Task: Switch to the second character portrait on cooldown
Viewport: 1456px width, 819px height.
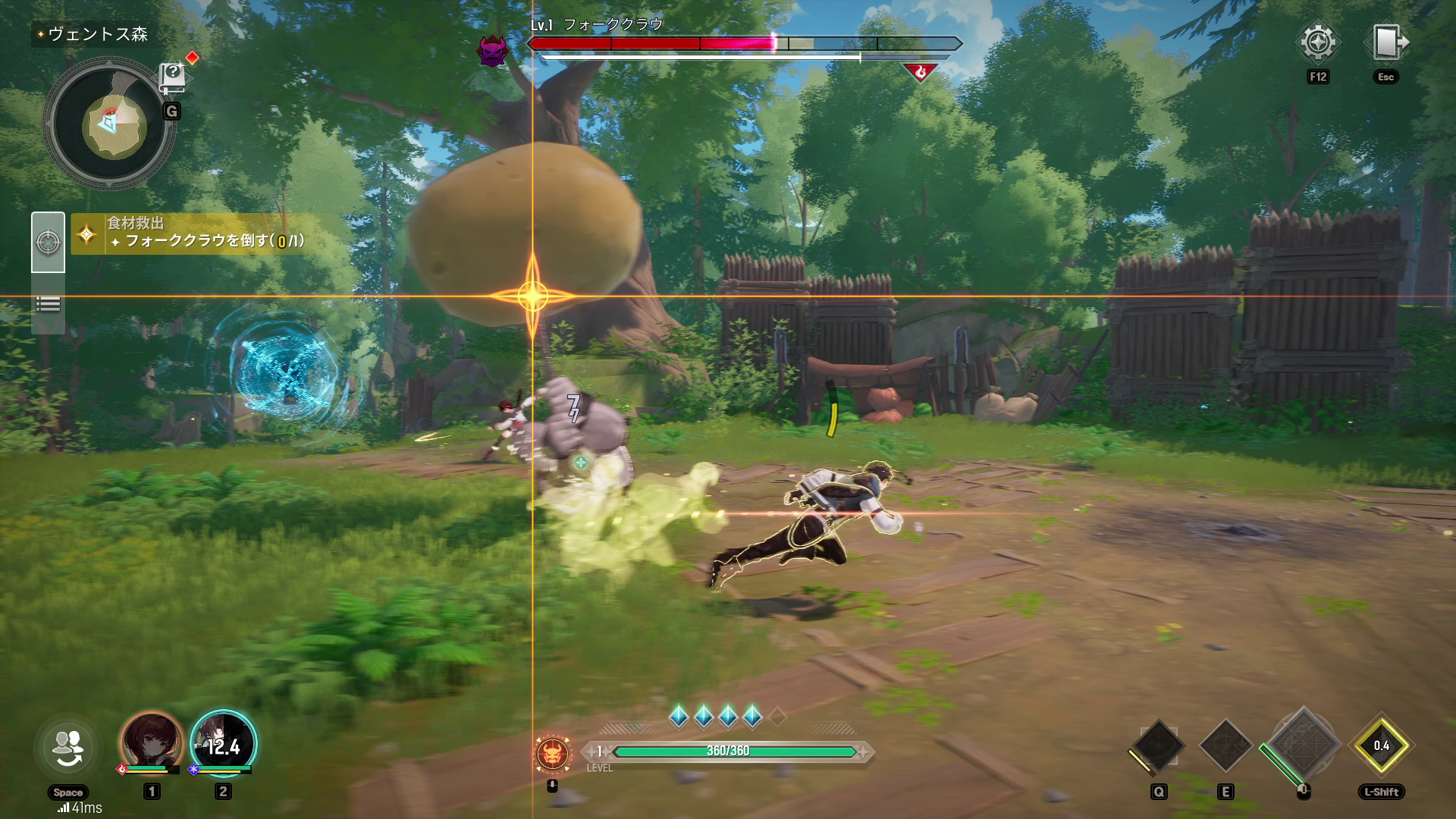Action: 223,743
